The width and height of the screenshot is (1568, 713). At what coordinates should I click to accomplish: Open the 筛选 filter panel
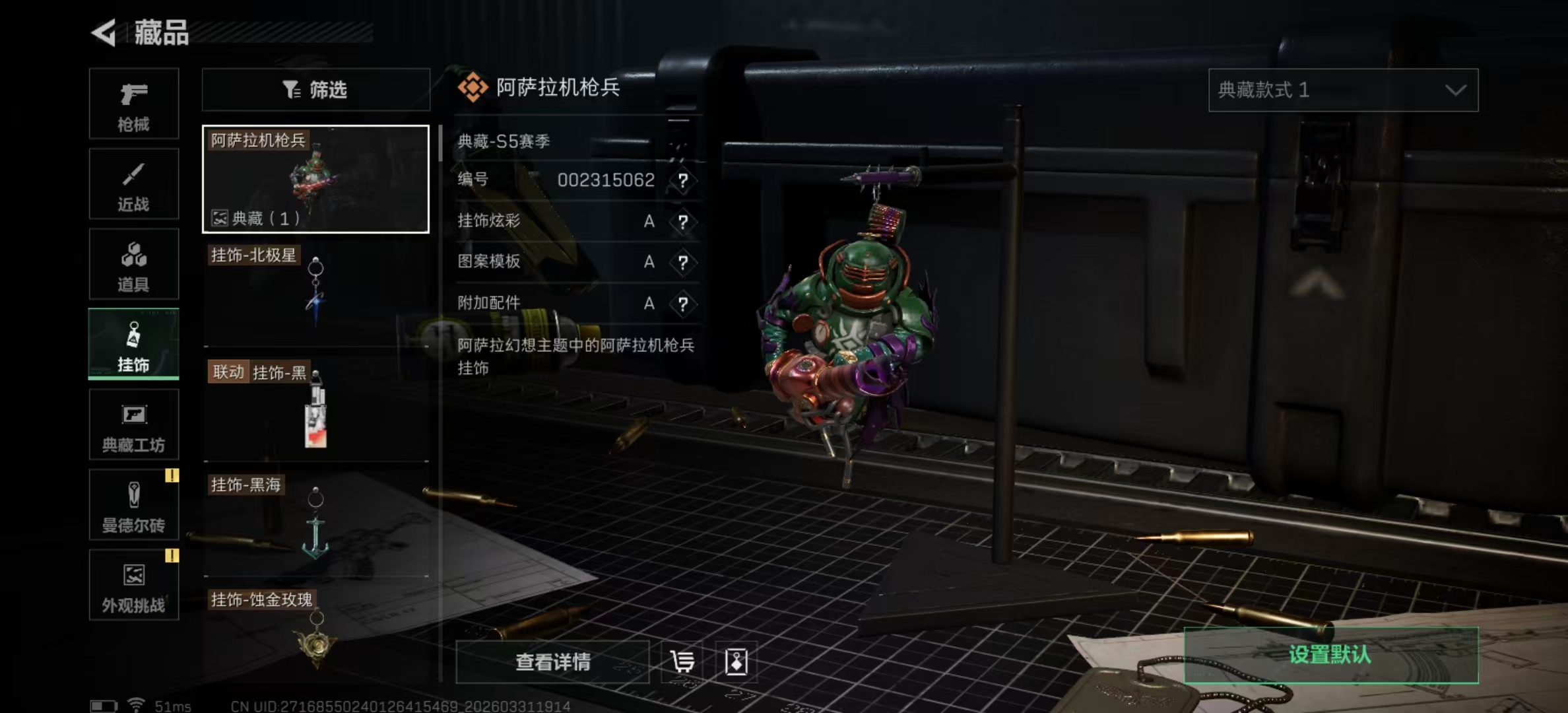pyautogui.click(x=315, y=90)
